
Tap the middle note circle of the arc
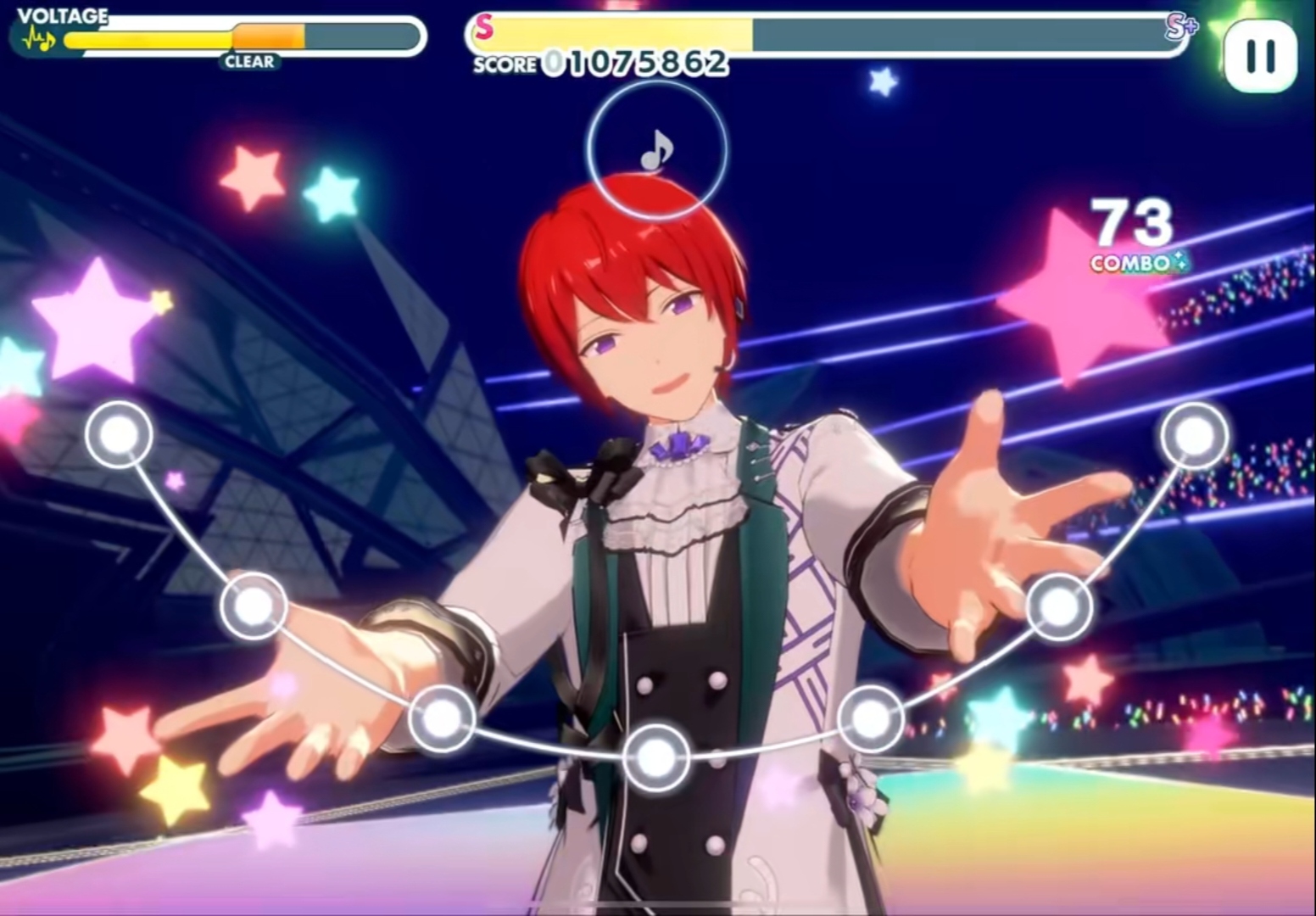pyautogui.click(x=655, y=757)
